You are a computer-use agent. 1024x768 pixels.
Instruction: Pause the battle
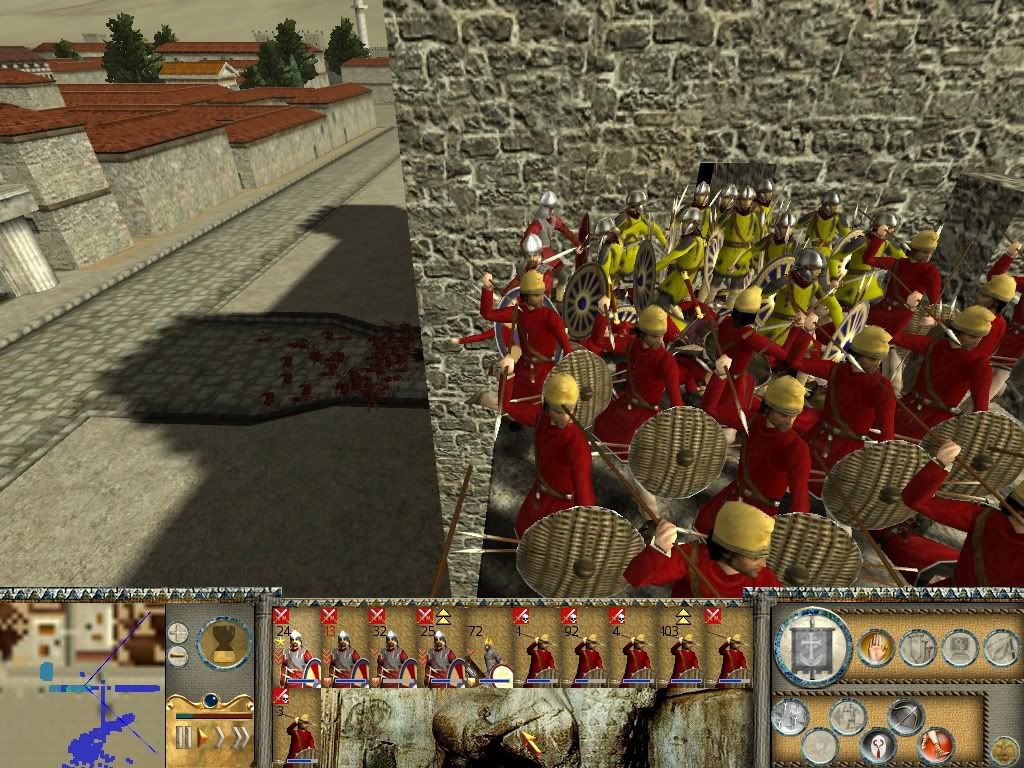tap(183, 738)
